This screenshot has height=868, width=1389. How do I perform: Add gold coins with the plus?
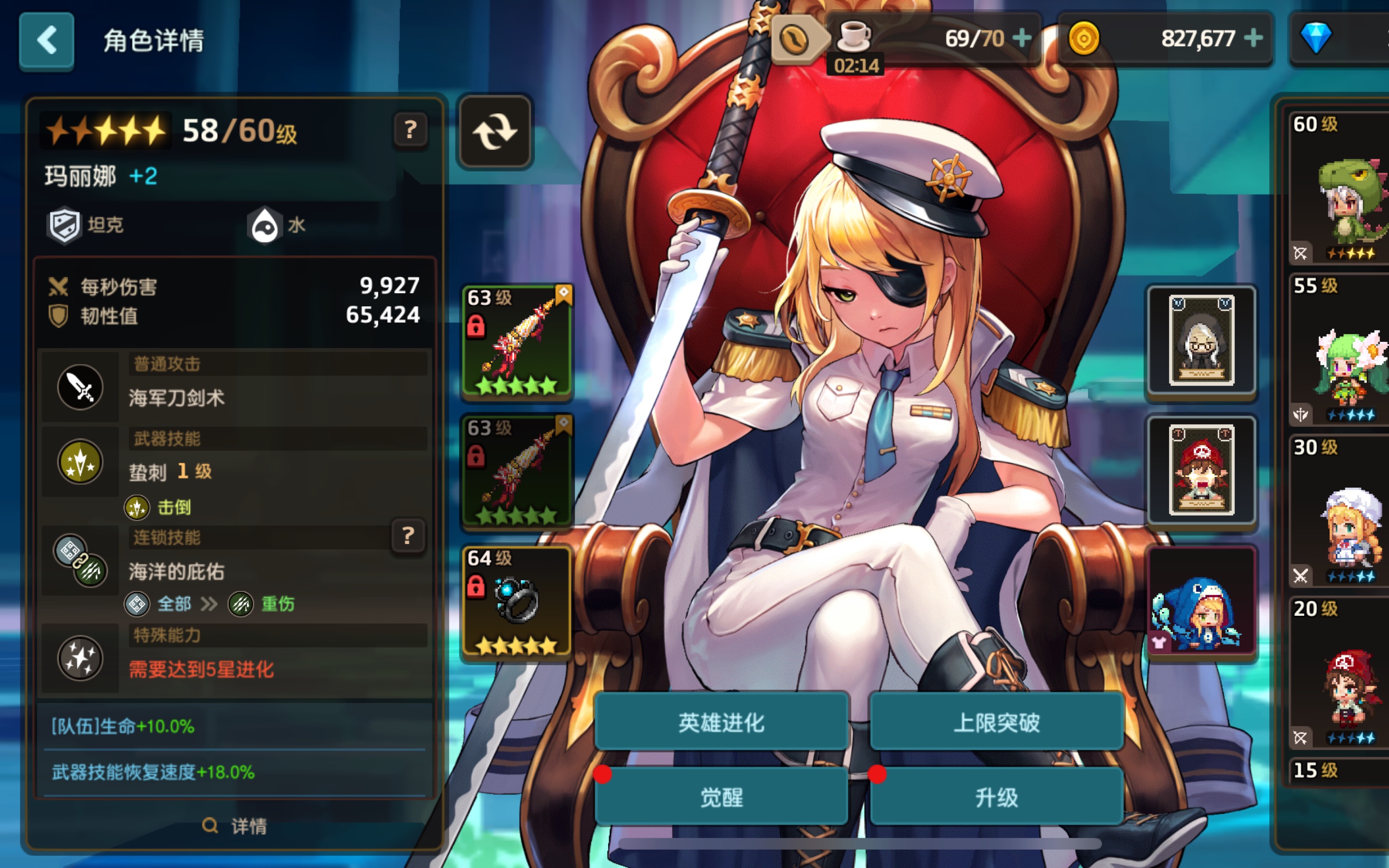[1253, 39]
